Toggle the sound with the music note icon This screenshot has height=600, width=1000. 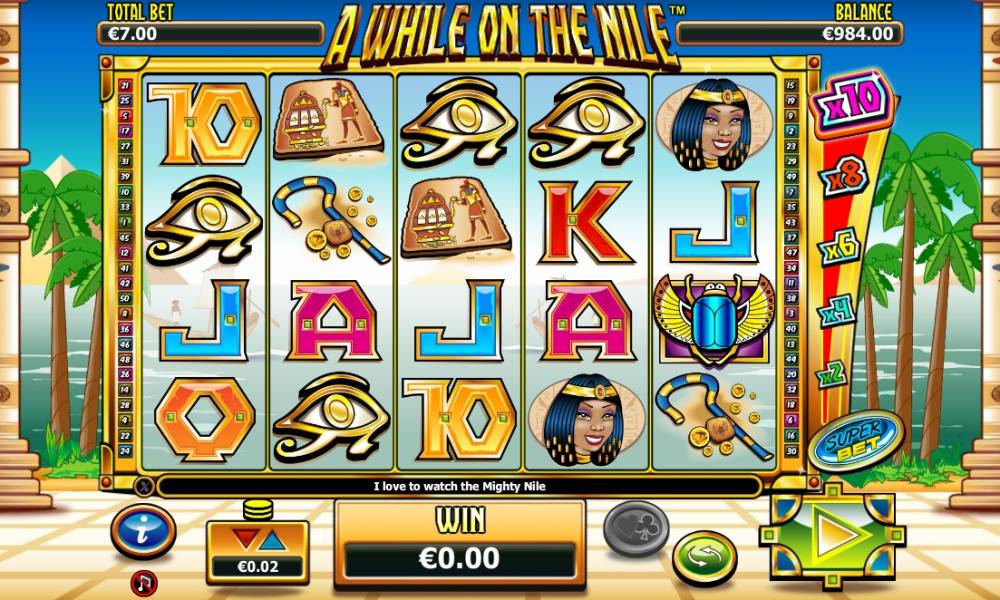point(144,581)
